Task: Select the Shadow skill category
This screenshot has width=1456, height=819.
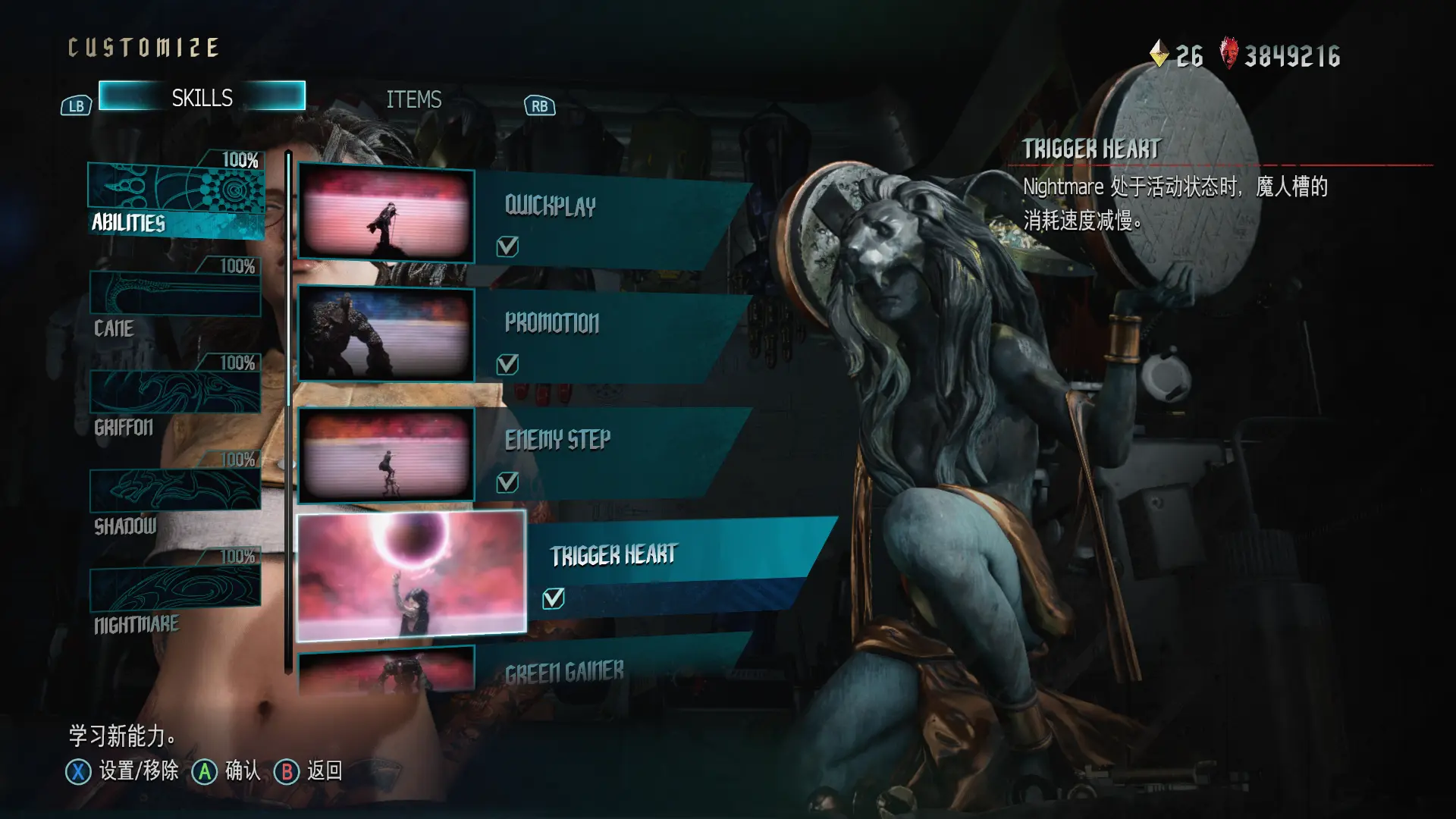Action: [175, 497]
